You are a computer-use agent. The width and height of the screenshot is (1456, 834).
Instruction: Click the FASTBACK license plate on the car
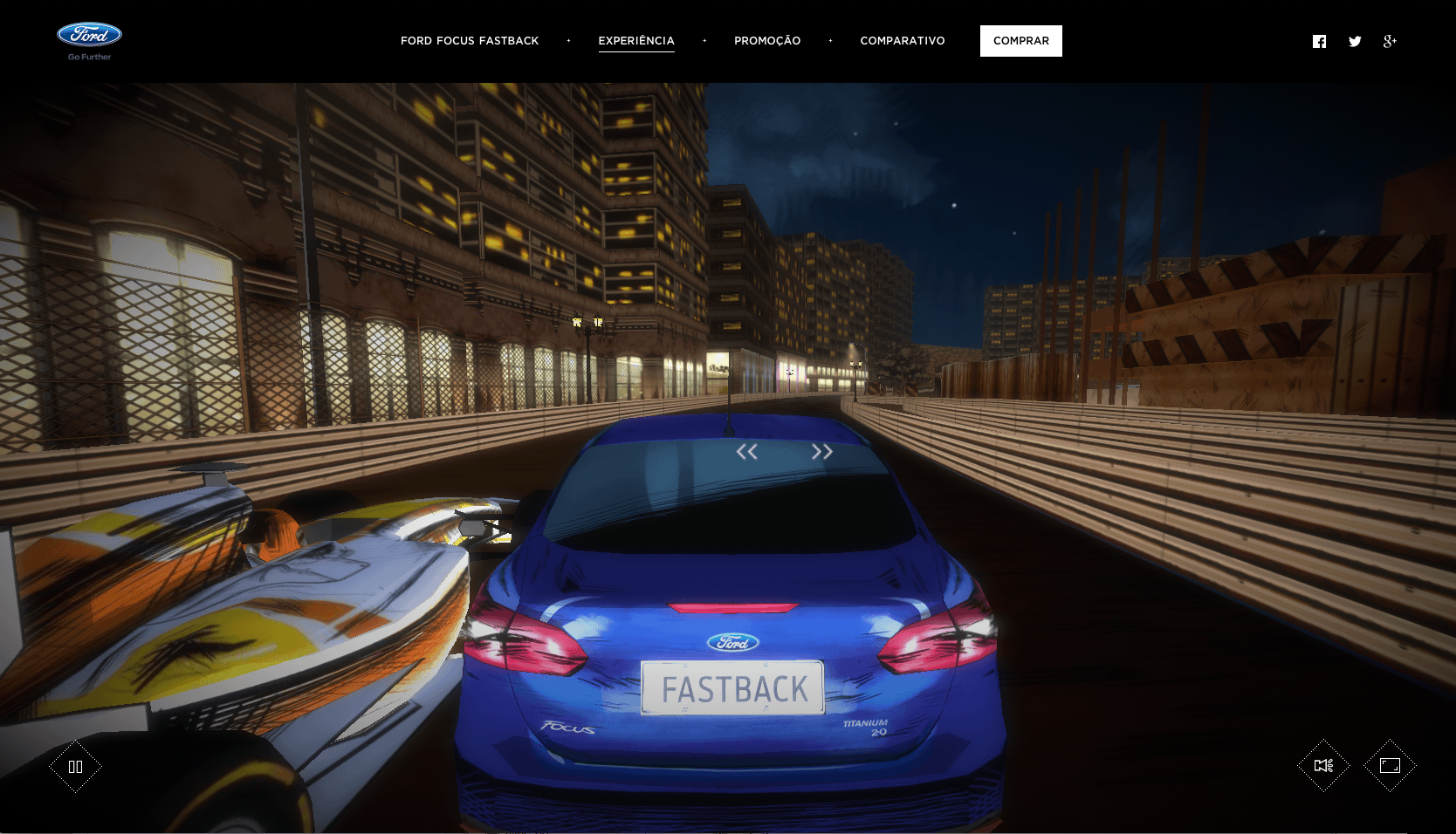[734, 688]
